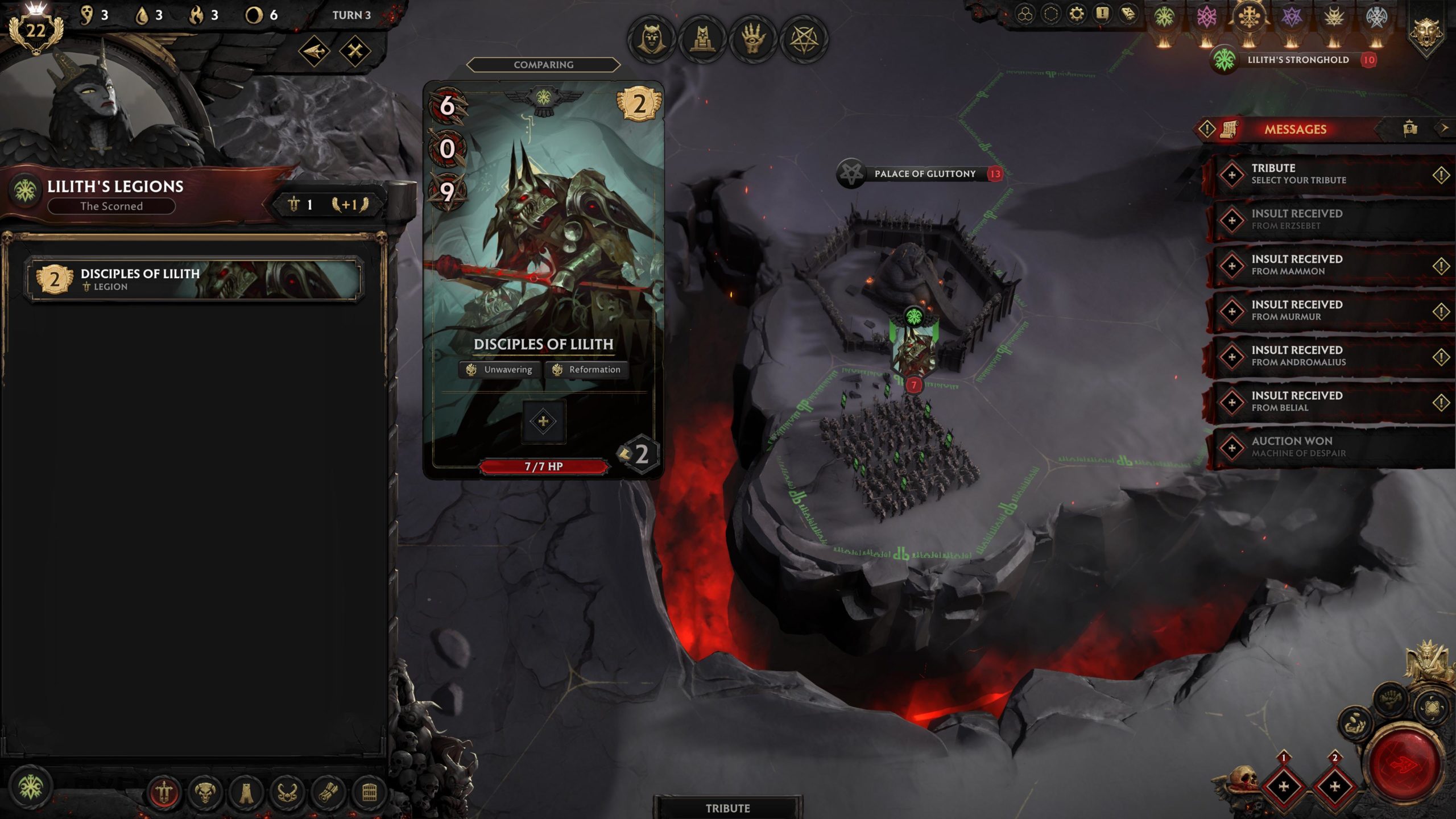Screen dimensions: 1456x819
Task: Click the clenched fist icon
Action: pyautogui.click(x=1390, y=698)
